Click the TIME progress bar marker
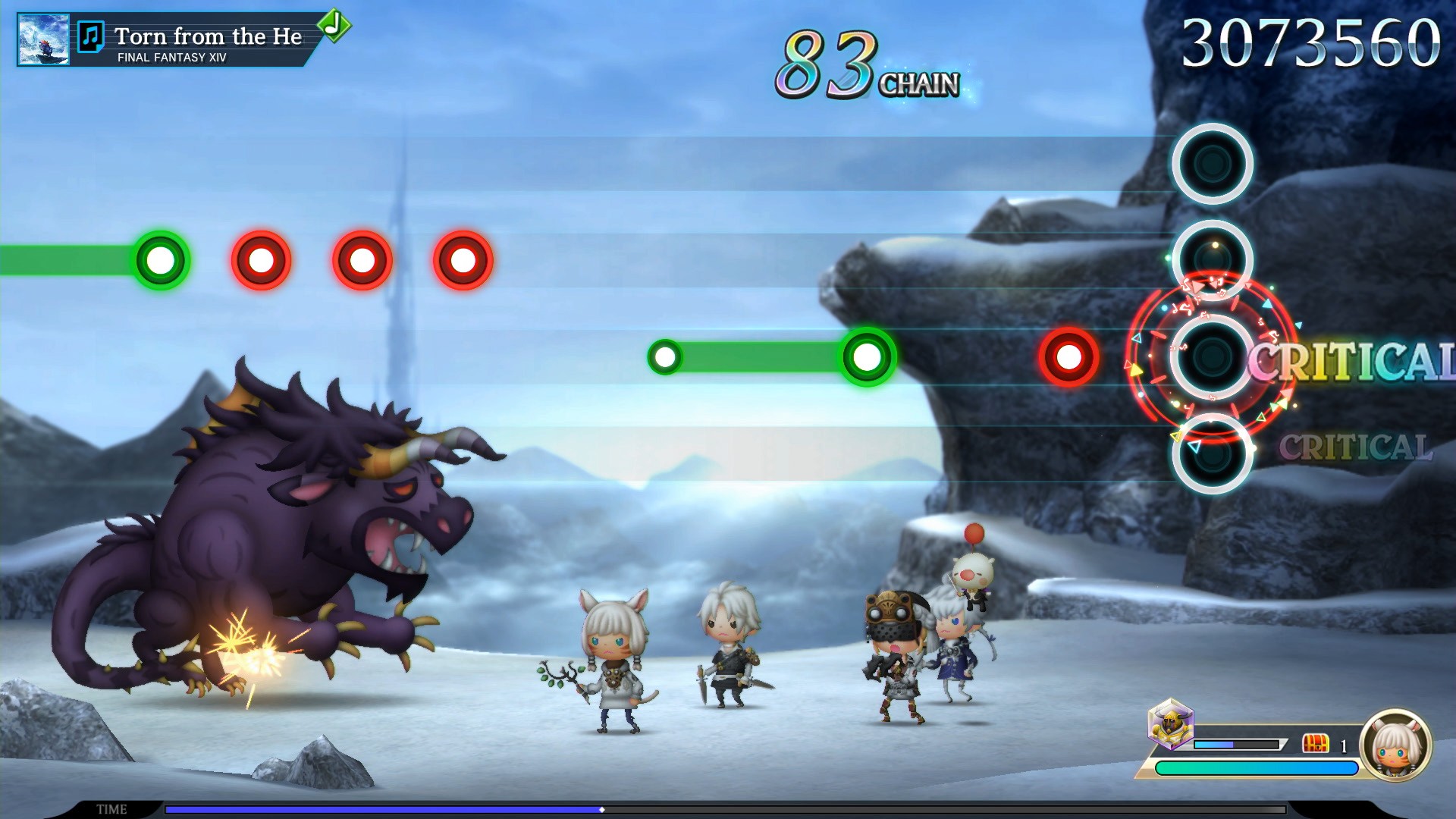Image resolution: width=1456 pixels, height=819 pixels. [602, 810]
